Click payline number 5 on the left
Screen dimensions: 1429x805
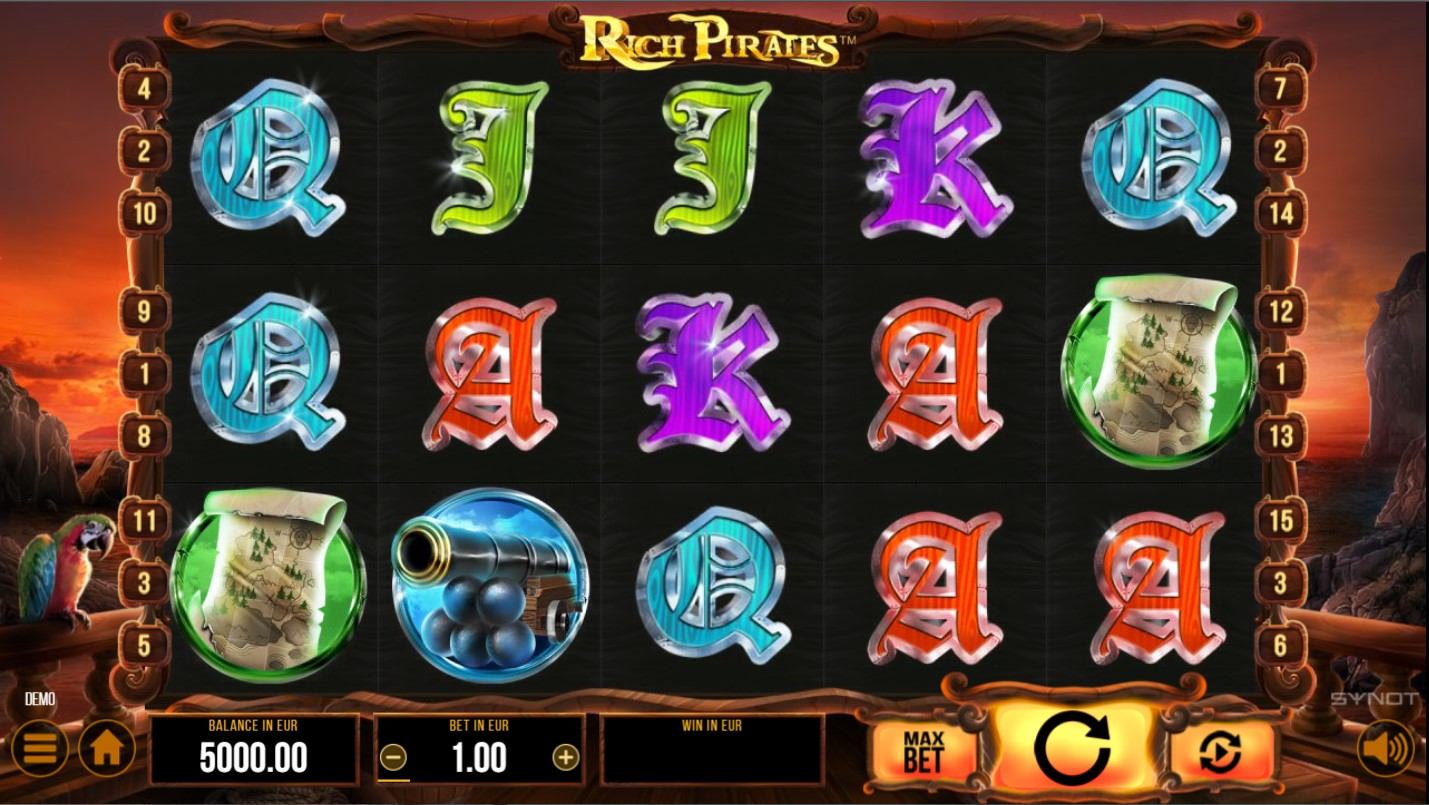[x=145, y=645]
